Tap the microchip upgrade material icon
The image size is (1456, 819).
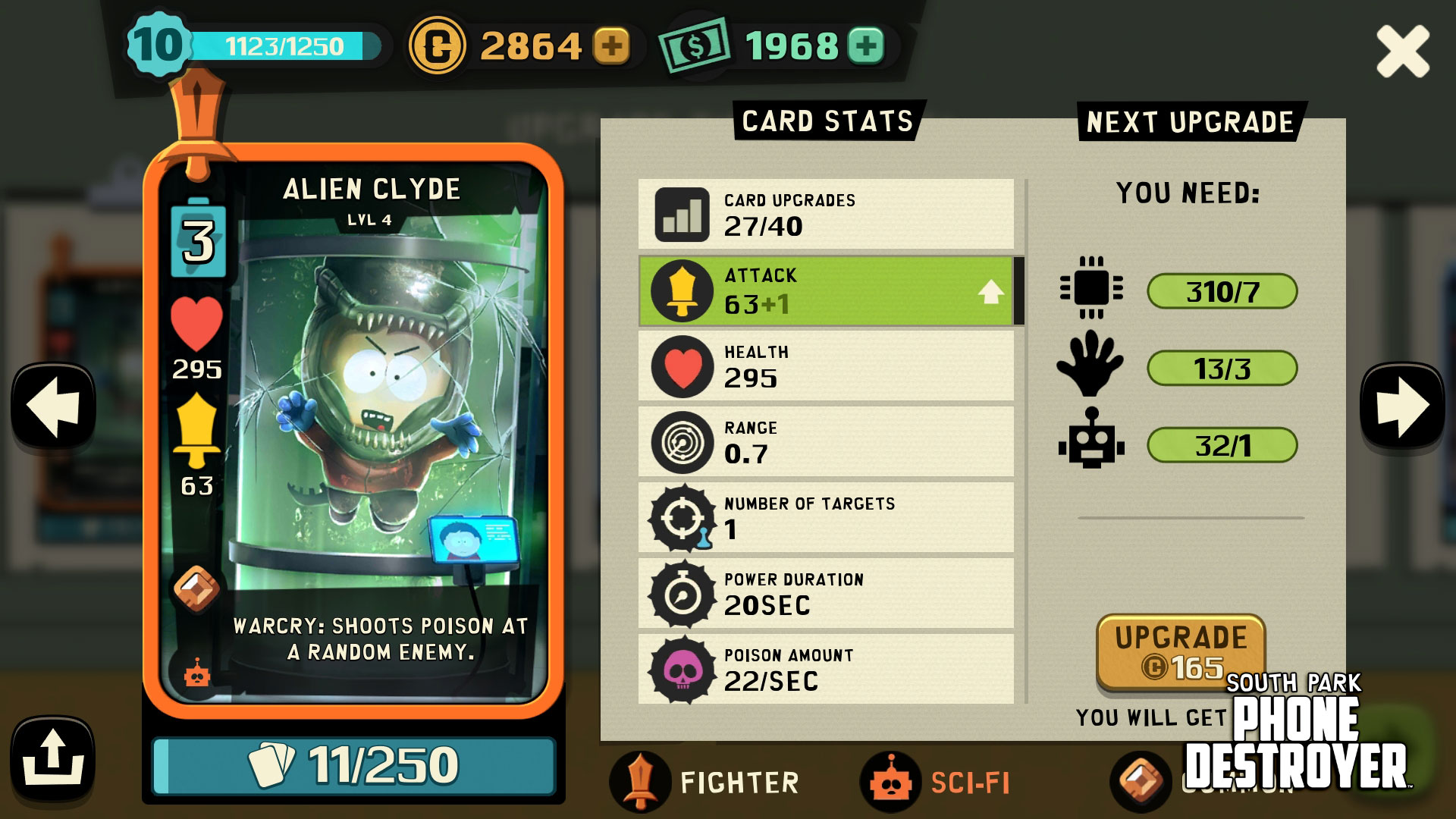(1091, 289)
